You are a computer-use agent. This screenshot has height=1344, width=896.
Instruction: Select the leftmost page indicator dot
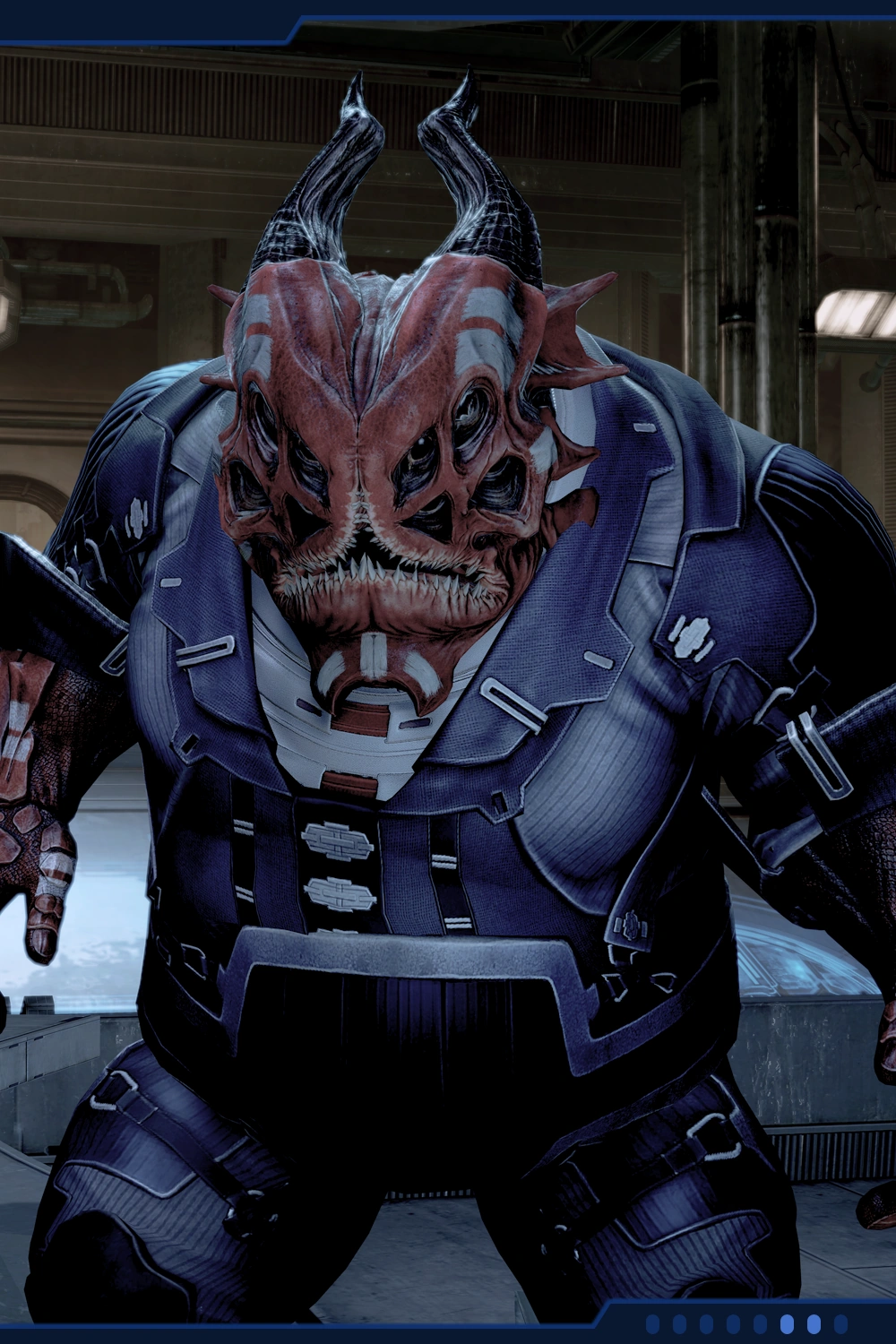(x=653, y=1323)
